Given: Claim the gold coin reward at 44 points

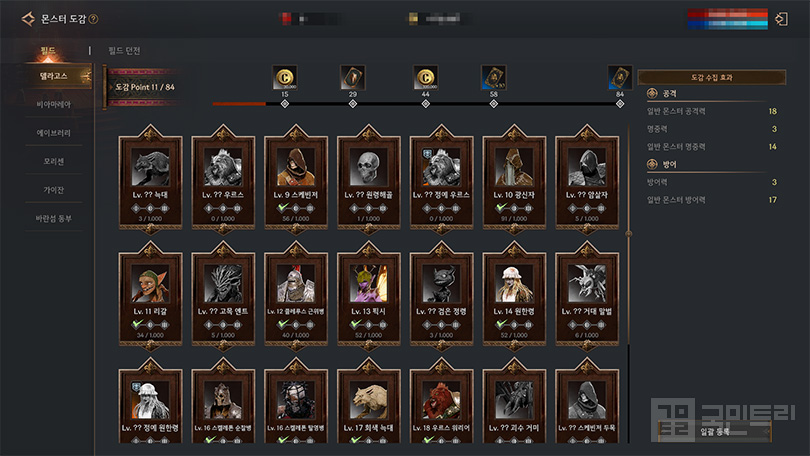Looking at the screenshot, I should 425,77.
